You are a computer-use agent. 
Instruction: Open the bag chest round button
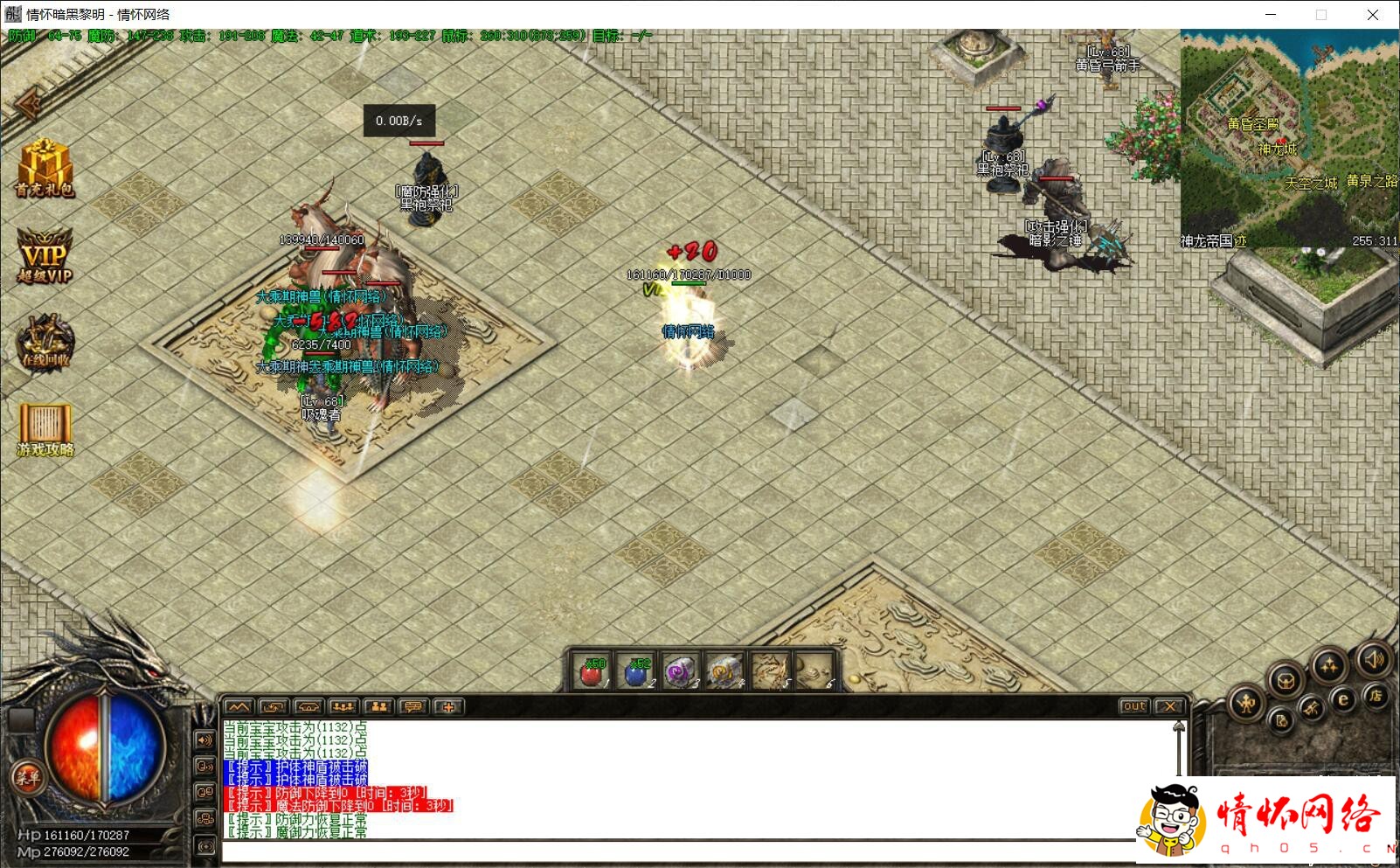pos(1286,680)
